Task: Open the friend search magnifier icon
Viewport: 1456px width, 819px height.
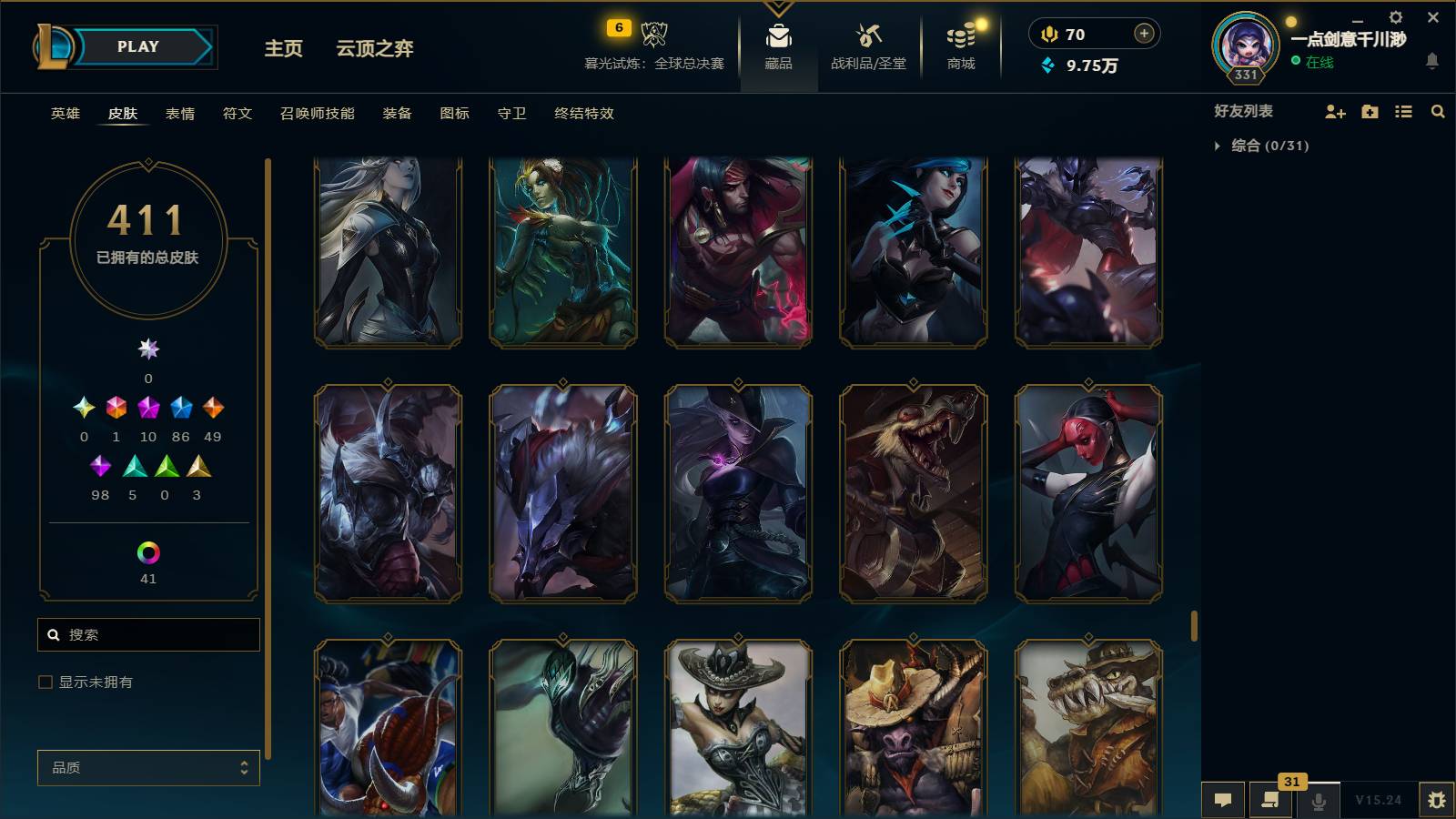Action: point(1438,112)
